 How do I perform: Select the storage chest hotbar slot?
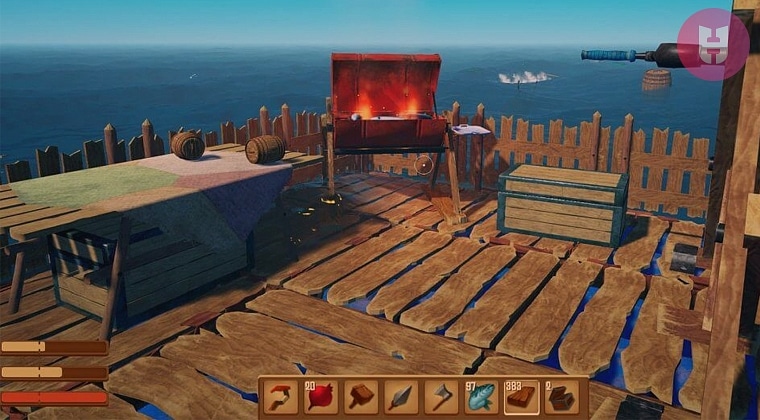[x=560, y=397]
